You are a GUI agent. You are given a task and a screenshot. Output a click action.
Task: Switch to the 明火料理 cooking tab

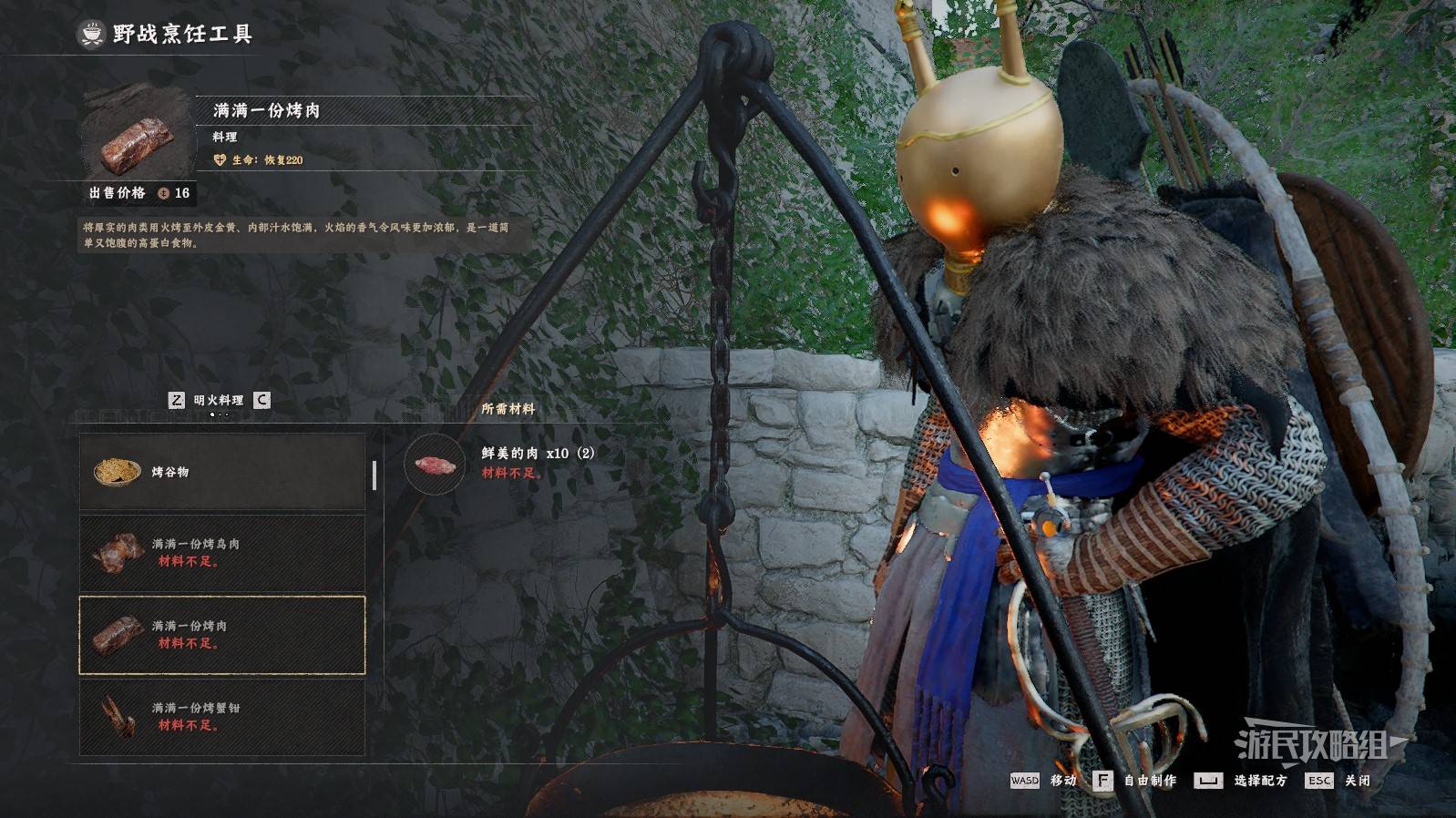tap(219, 400)
